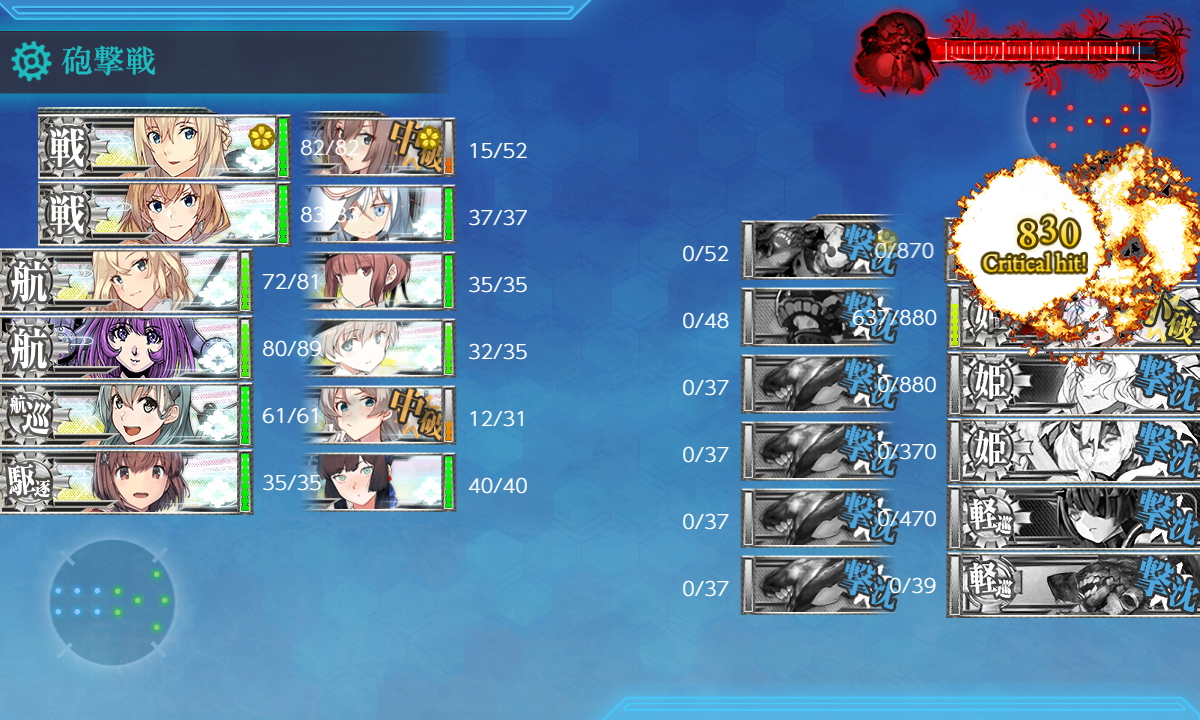Select the purple-haired carrier card
1200x720 pixels.
pos(125,348)
